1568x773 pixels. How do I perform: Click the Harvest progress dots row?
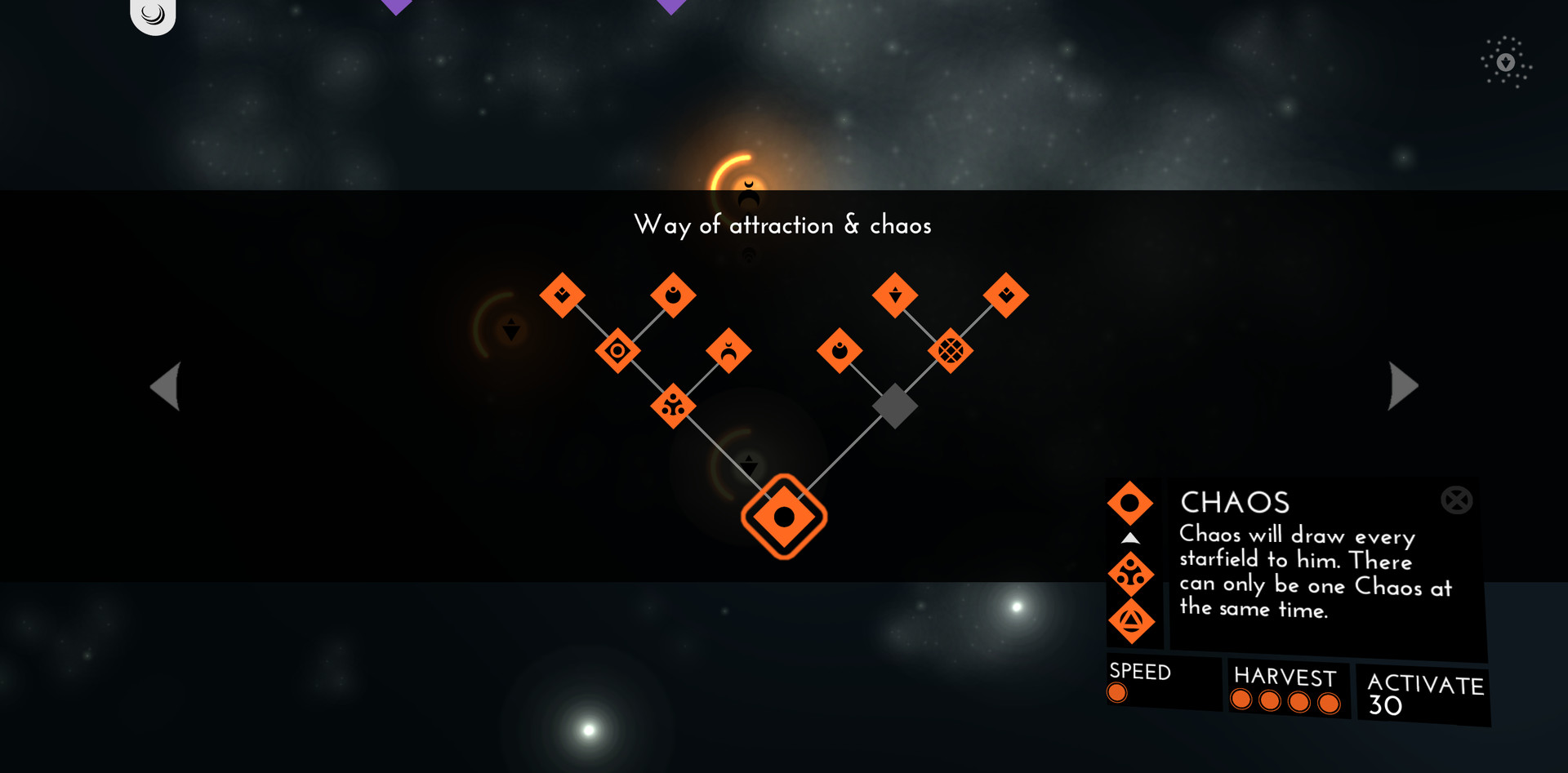click(x=1286, y=700)
